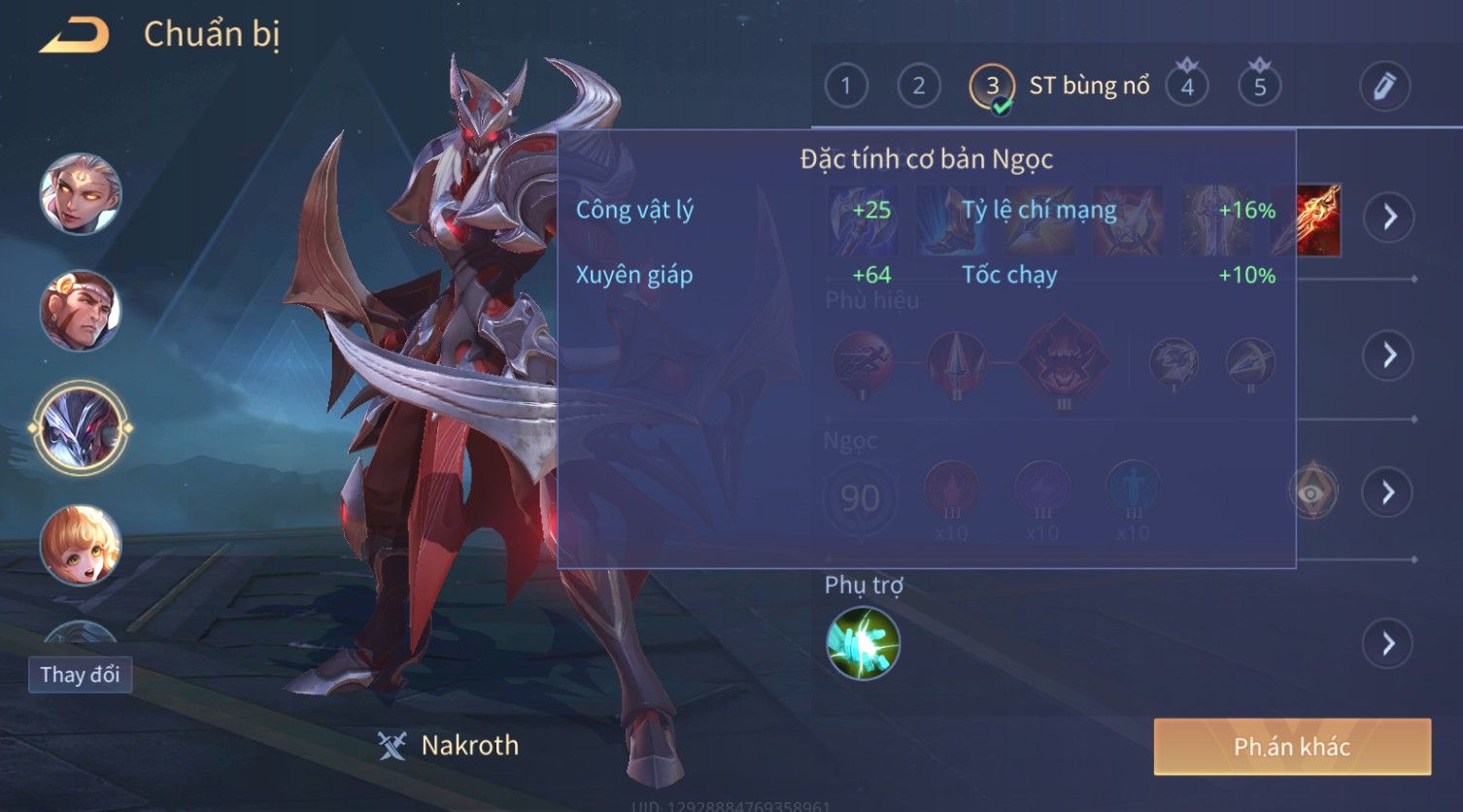Image resolution: width=1463 pixels, height=812 pixels.
Task: Open the Ngọc section arrow
Action: pyautogui.click(x=1389, y=492)
